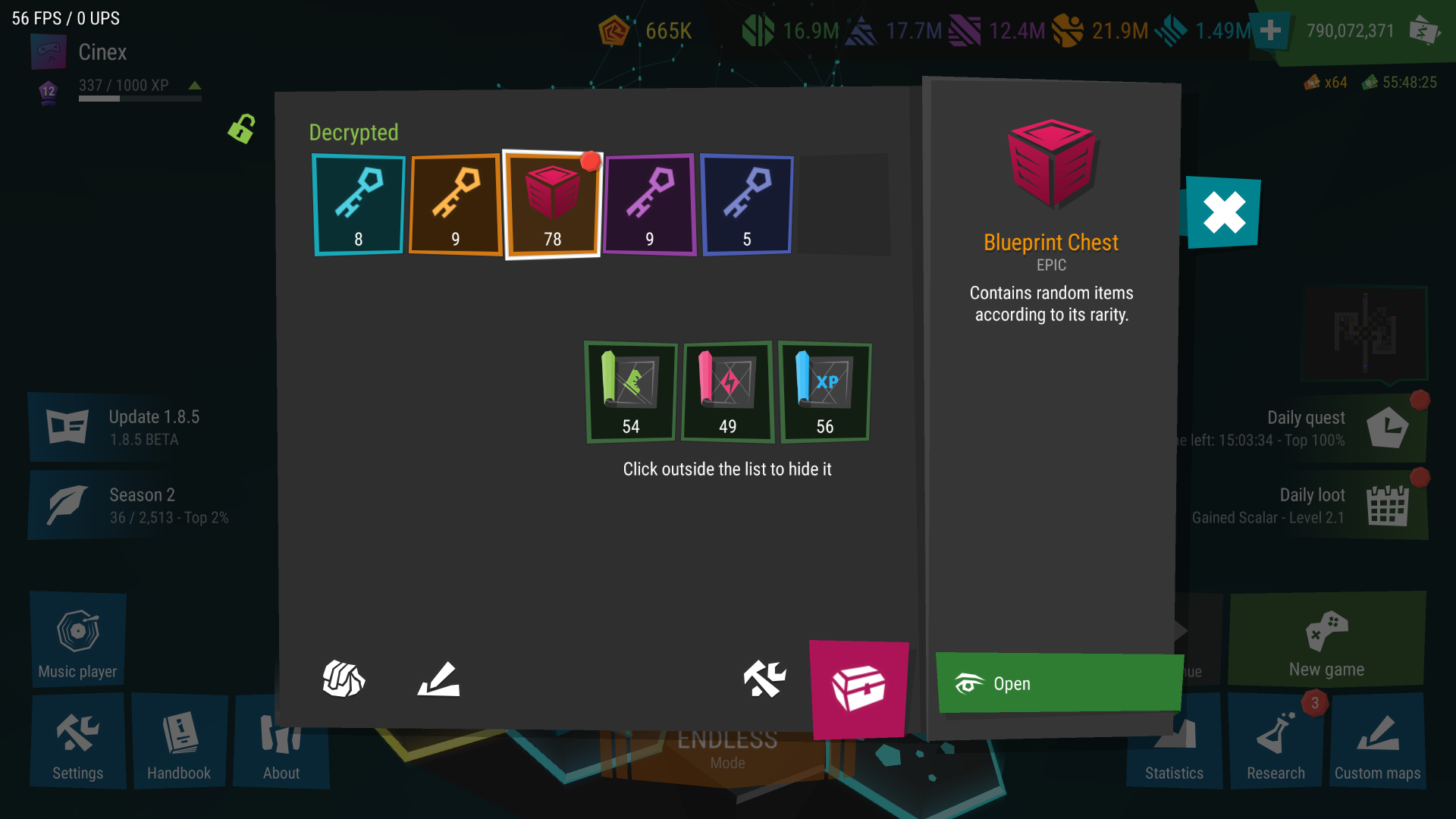The width and height of the screenshot is (1456, 819).
Task: Select the purple key slot
Action: 649,205
